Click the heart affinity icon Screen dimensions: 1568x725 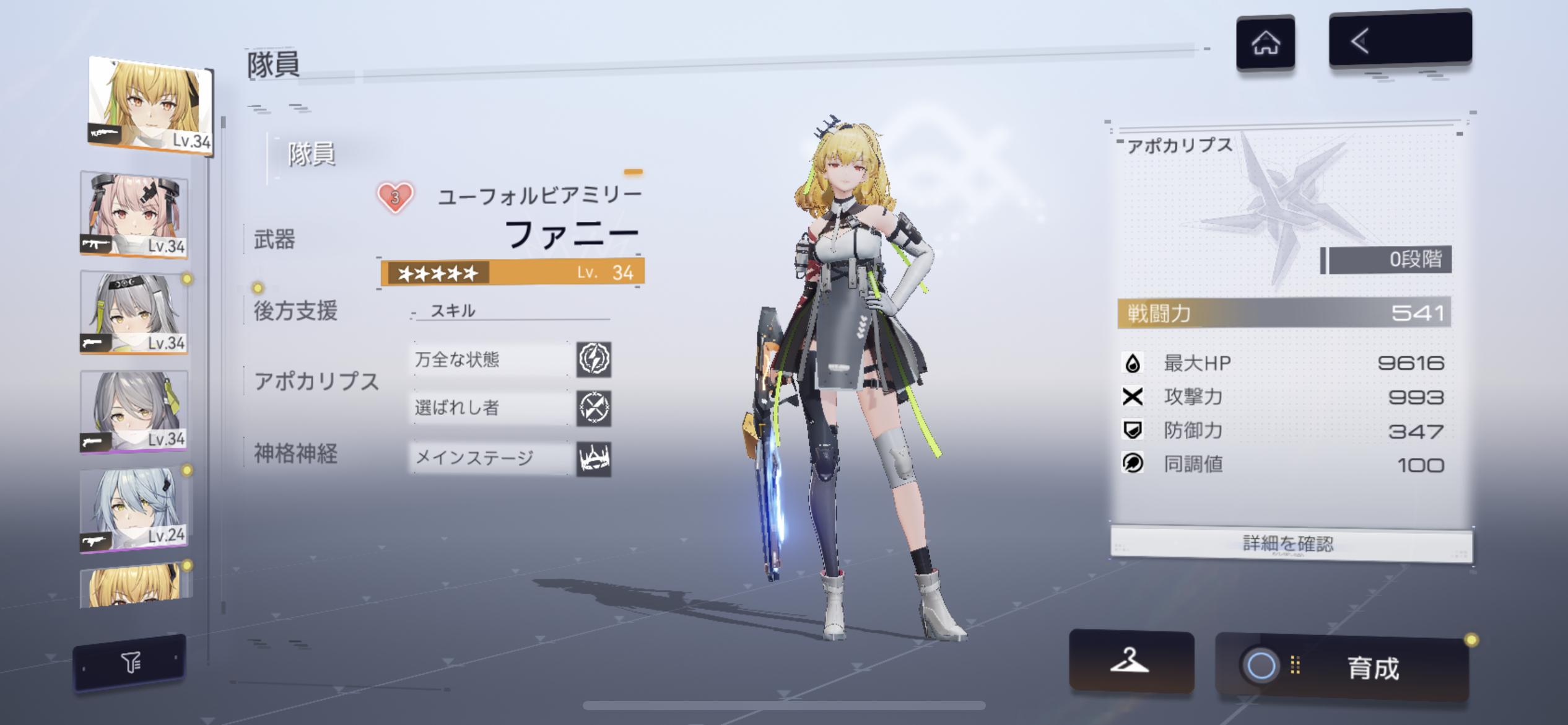[x=395, y=198]
